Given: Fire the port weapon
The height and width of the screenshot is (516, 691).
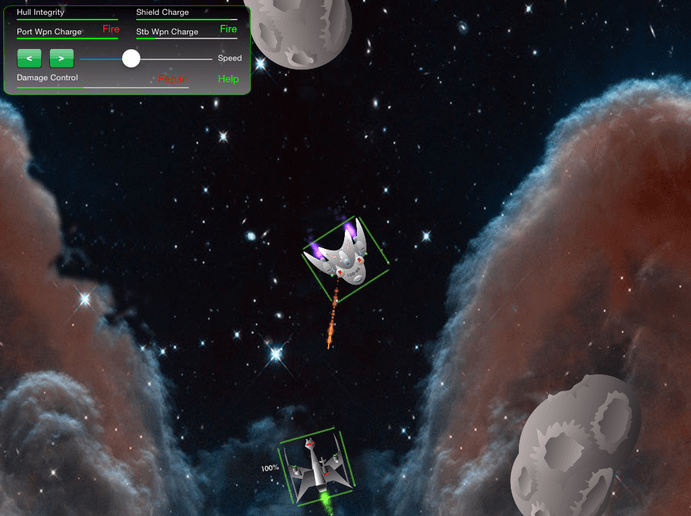Looking at the screenshot, I should pos(110,30).
